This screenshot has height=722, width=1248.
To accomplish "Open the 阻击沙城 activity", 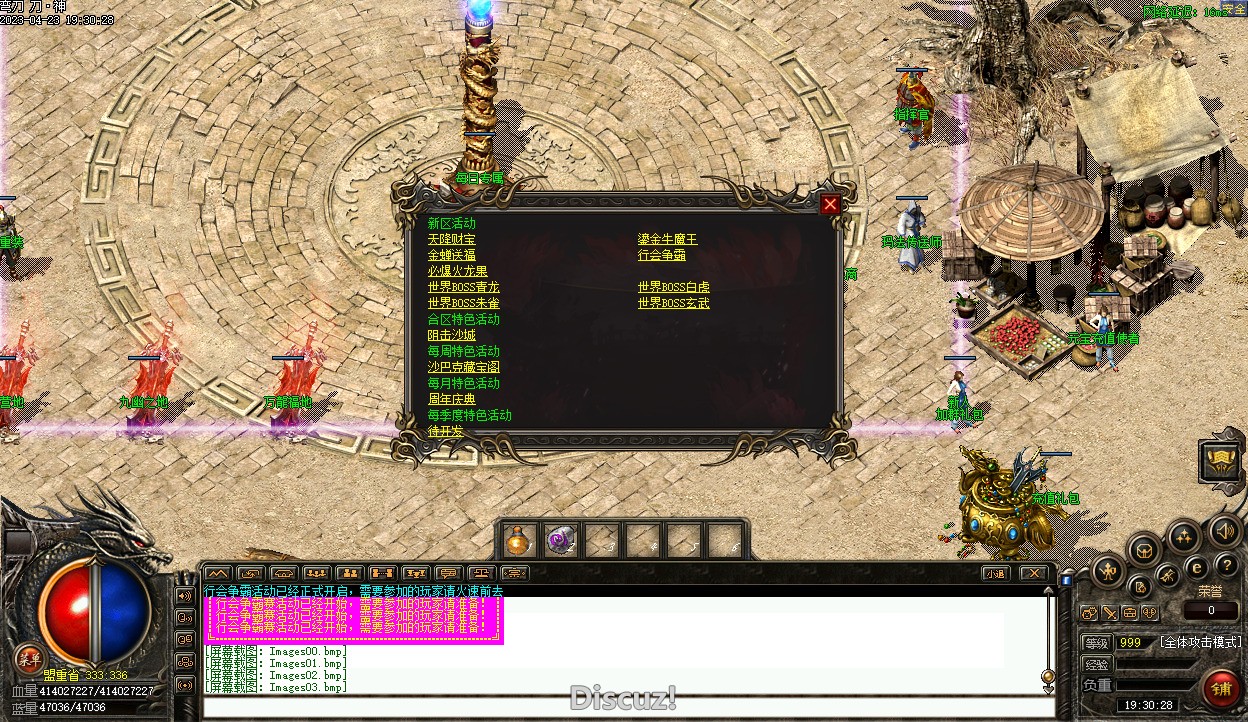I will tap(451, 336).
